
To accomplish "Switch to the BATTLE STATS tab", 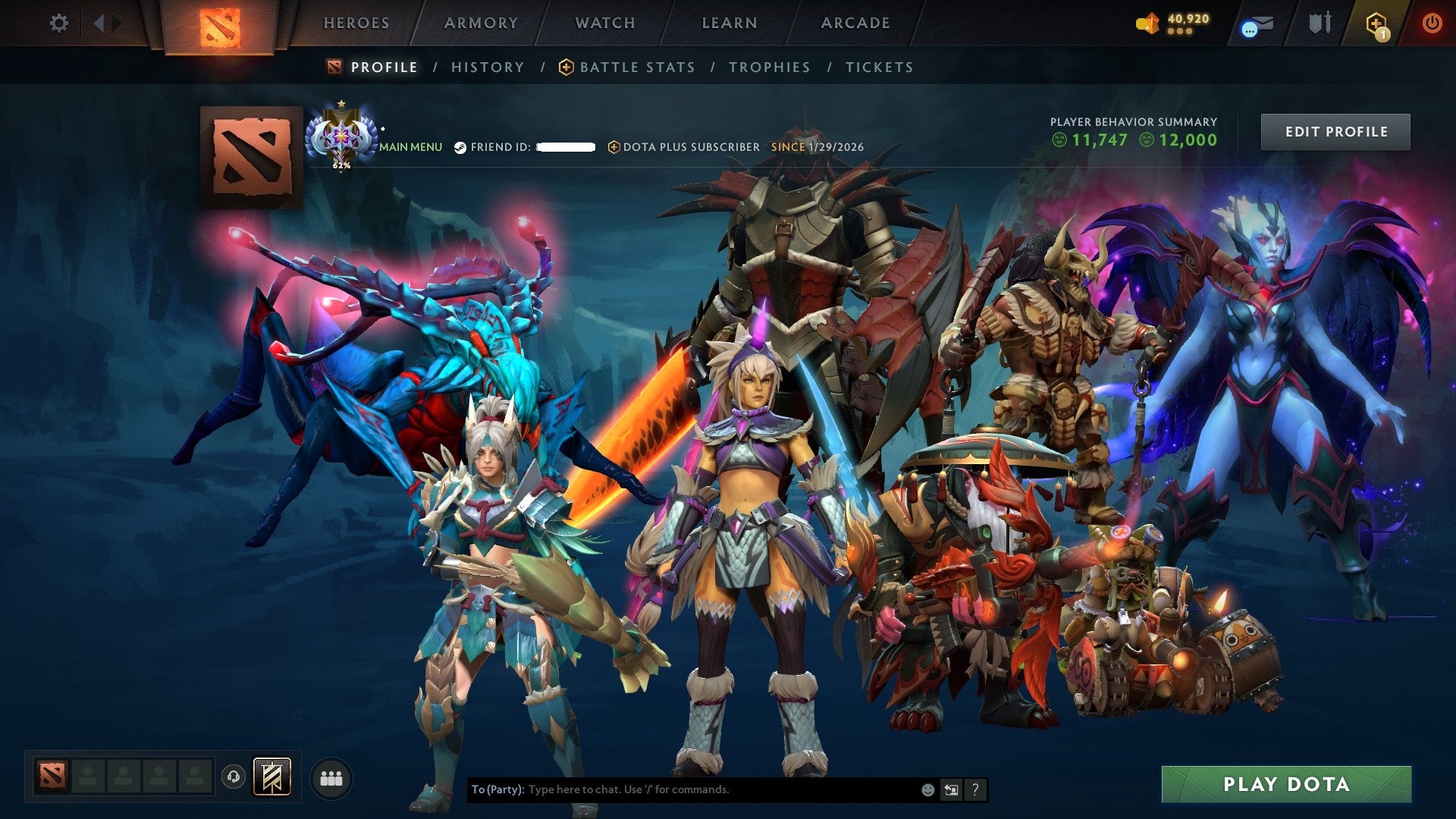I will [x=635, y=67].
